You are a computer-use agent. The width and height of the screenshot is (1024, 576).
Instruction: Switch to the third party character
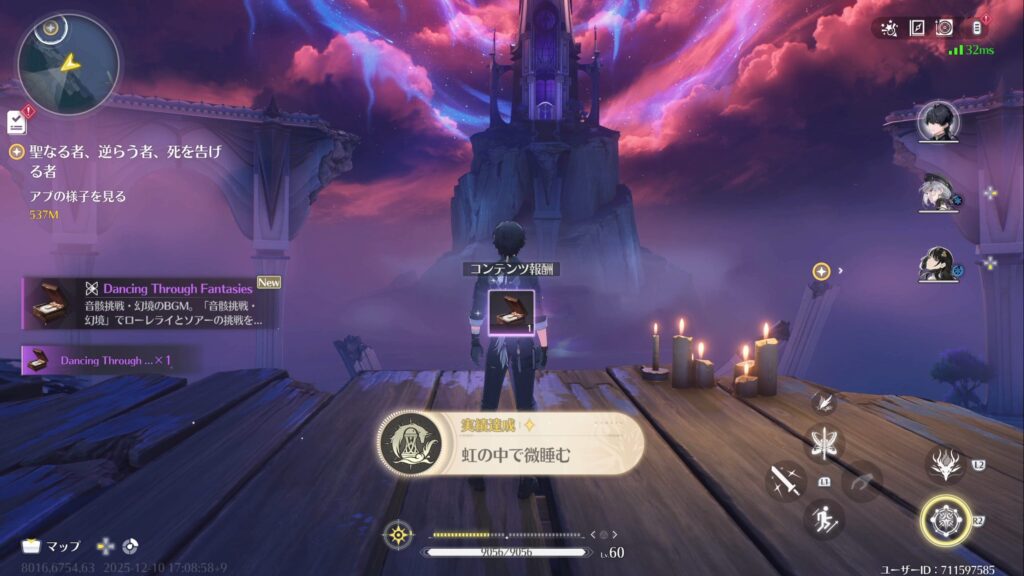[938, 263]
